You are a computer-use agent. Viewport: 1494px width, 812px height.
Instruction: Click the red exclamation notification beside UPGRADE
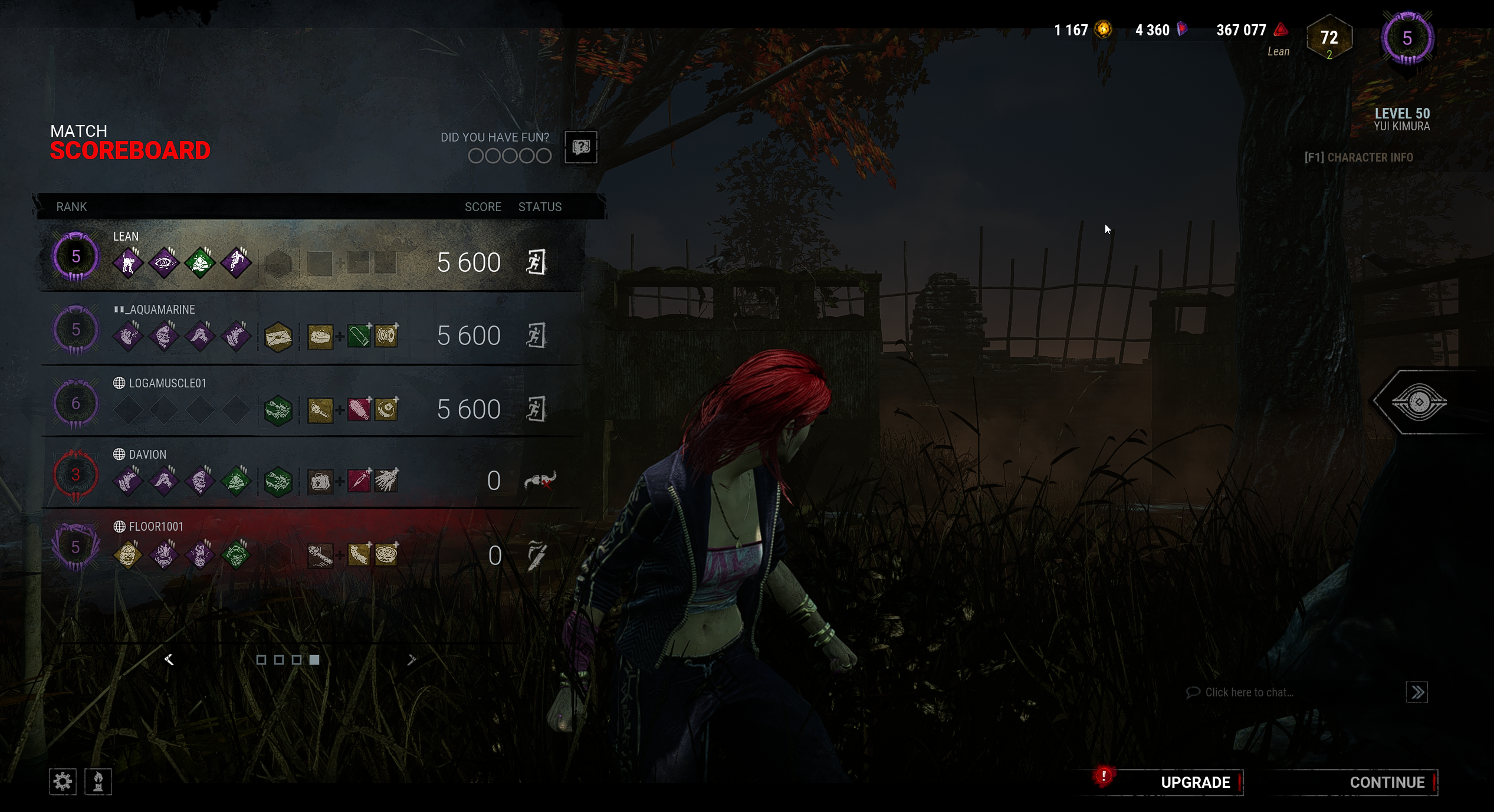pos(1103,775)
